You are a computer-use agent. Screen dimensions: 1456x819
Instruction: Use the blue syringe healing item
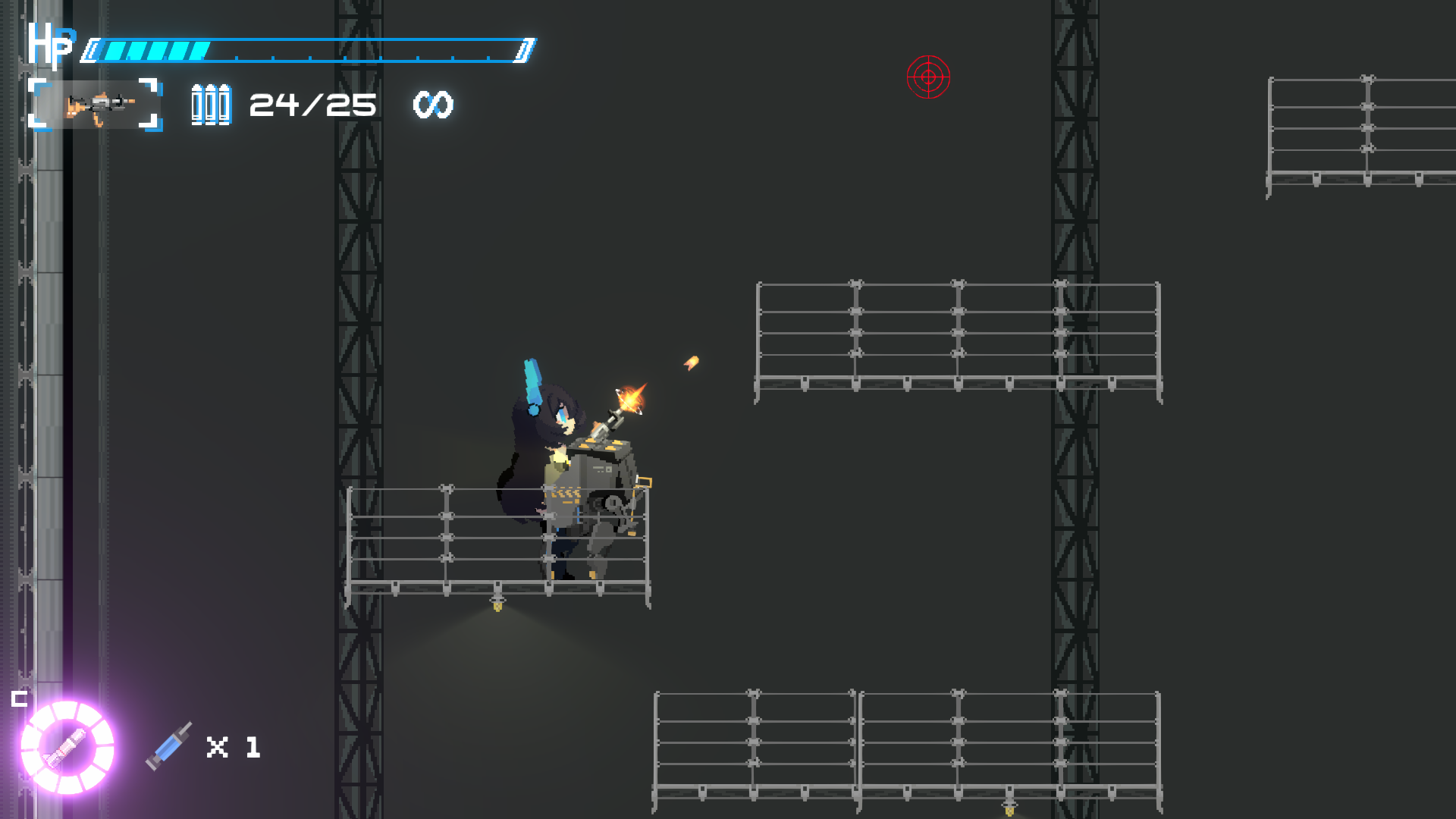169,746
